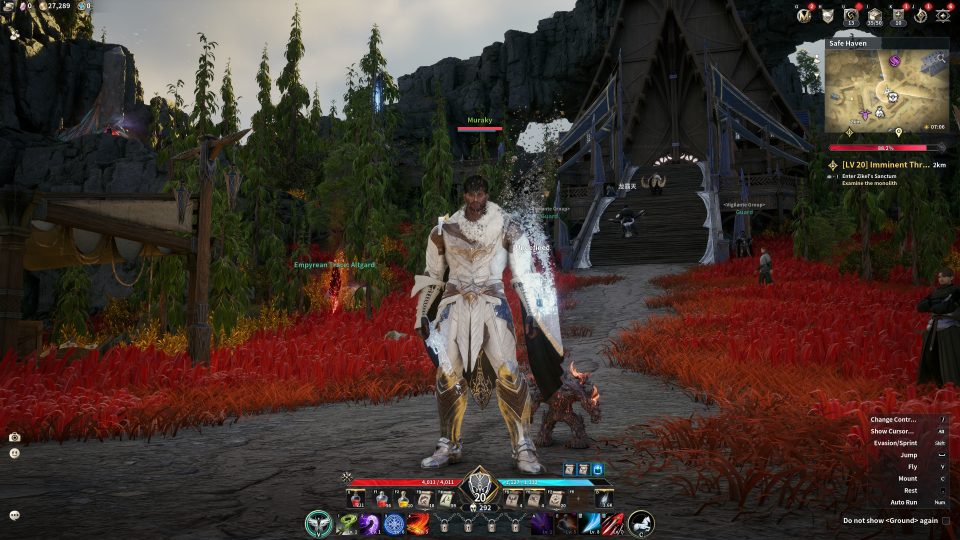Open the Safe Haven minimap

886,92
